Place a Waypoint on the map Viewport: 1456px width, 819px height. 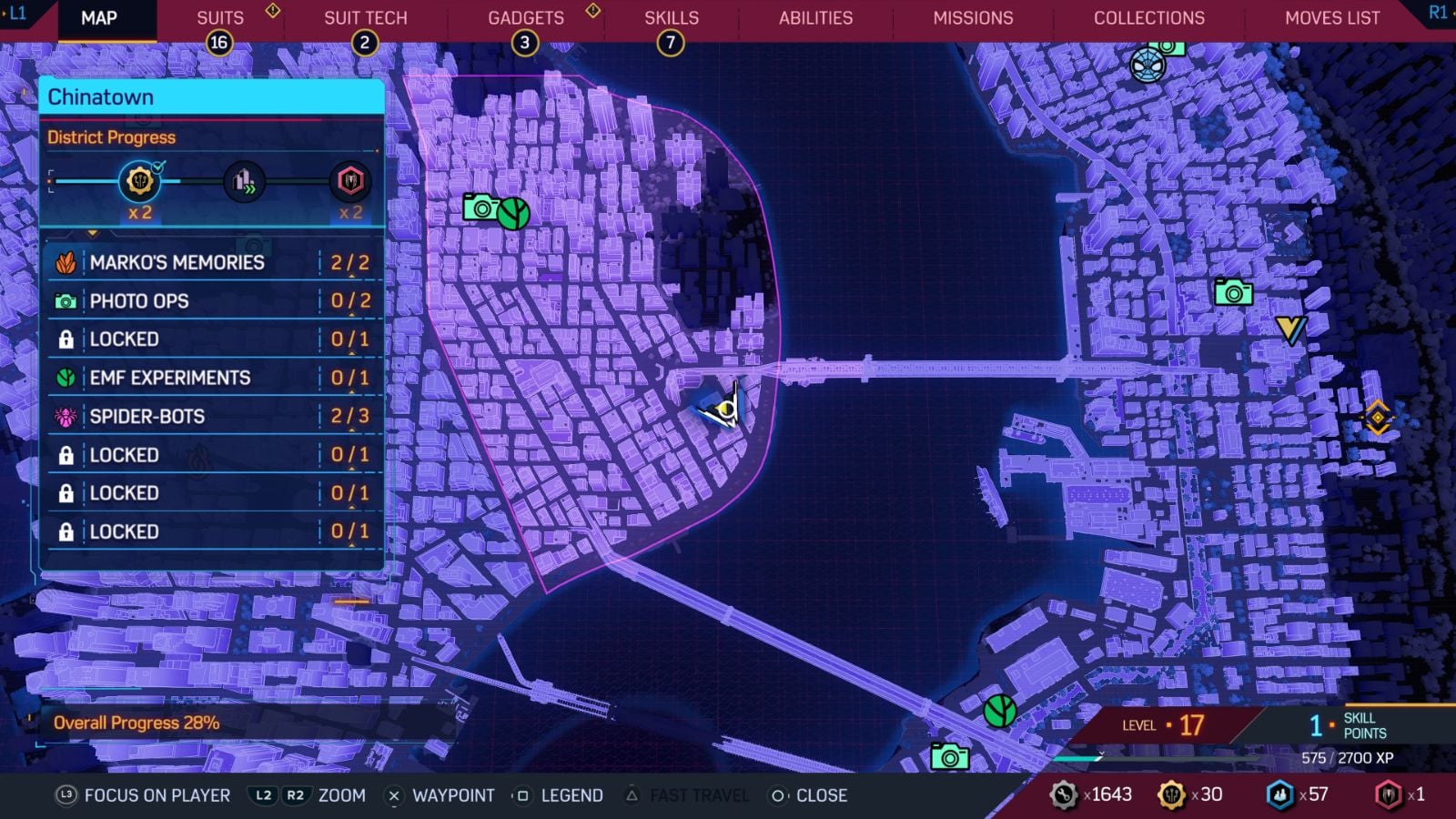click(452, 795)
